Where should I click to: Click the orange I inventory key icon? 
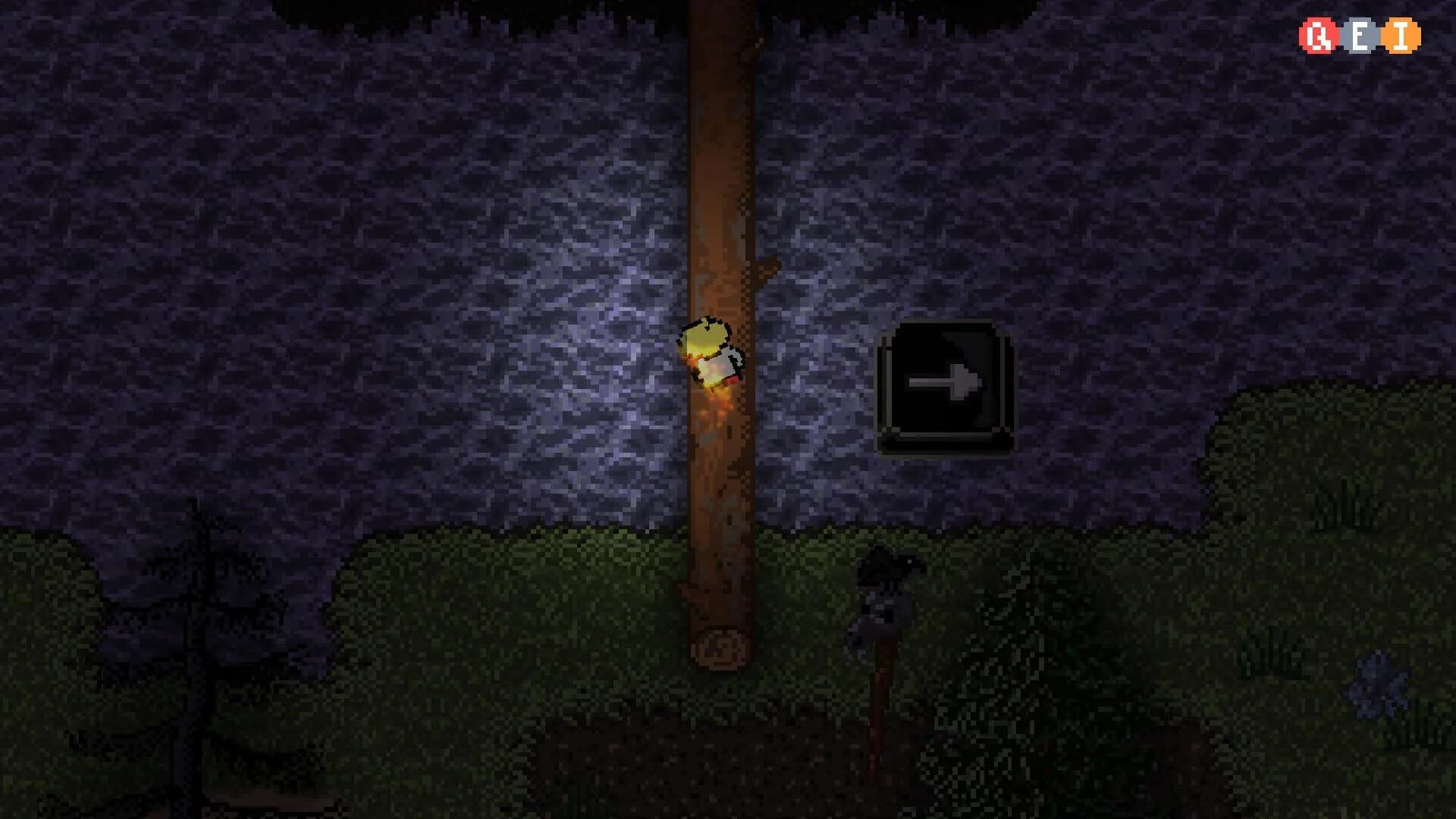(1401, 35)
